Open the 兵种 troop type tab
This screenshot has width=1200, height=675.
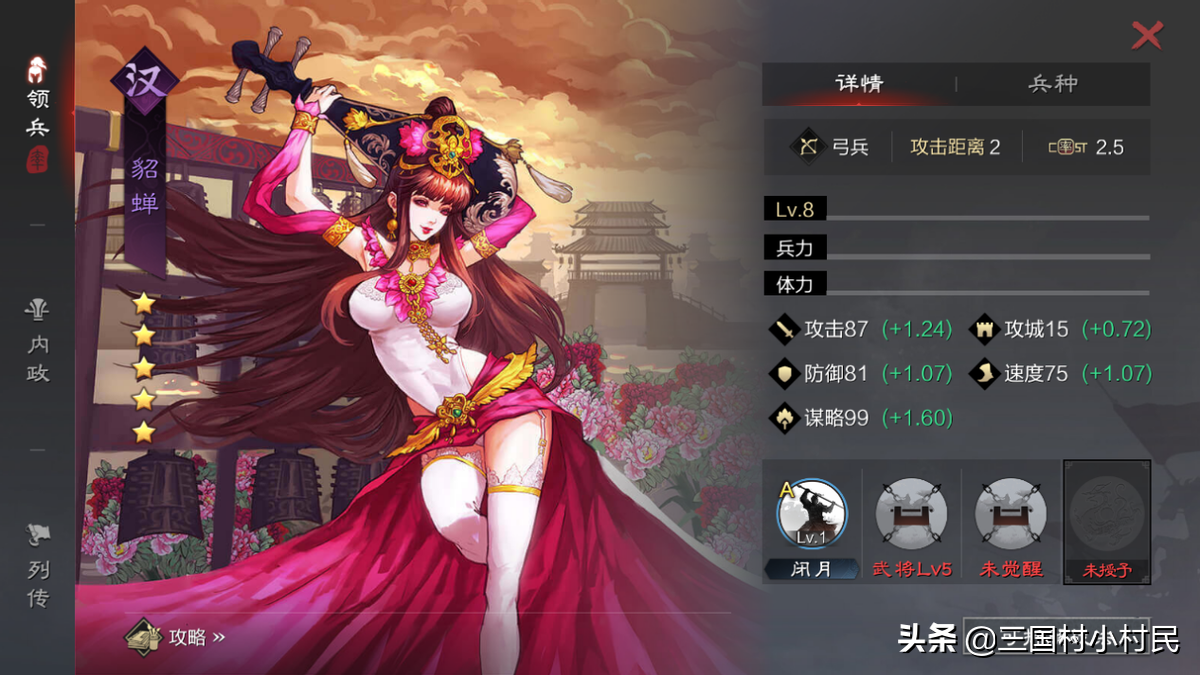click(x=1052, y=84)
